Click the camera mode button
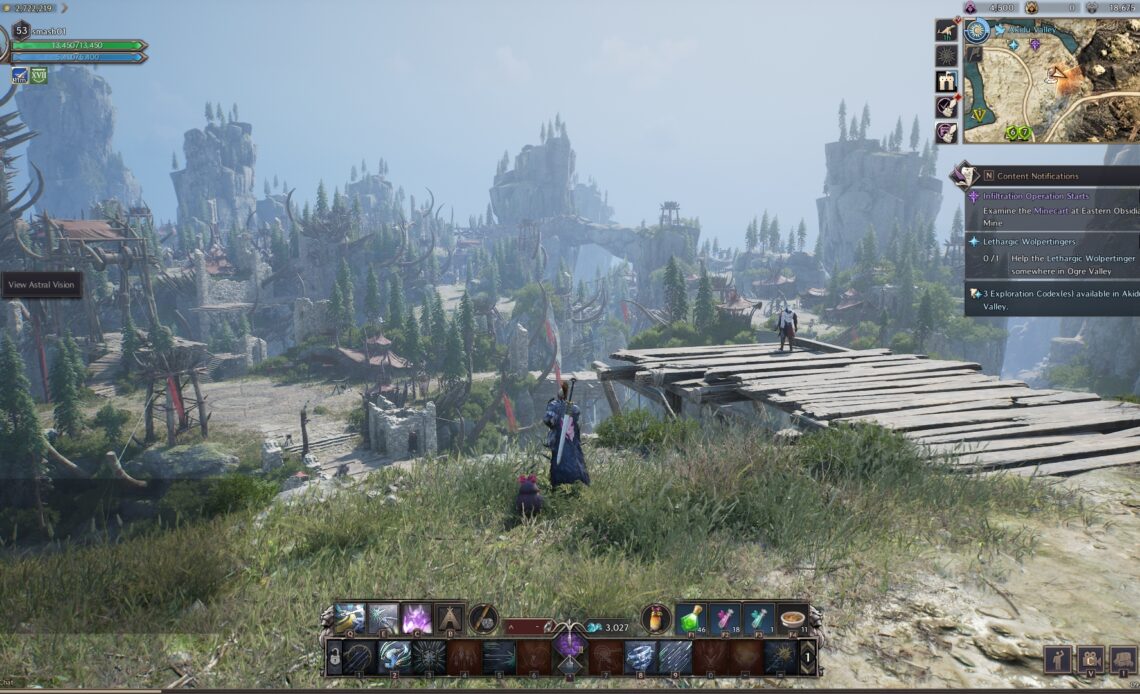Viewport: 1140px width, 694px height. click(1090, 659)
